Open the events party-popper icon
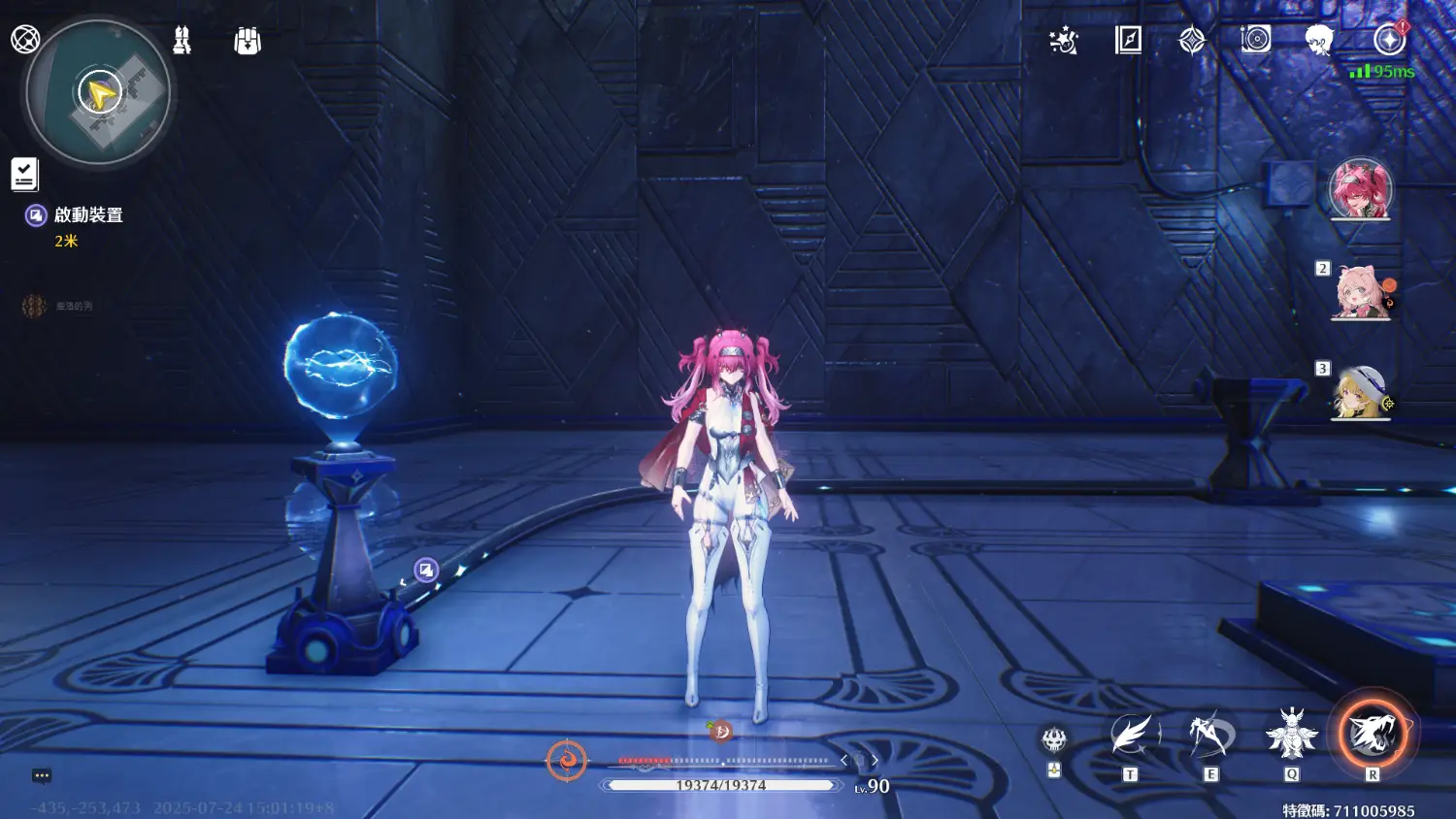This screenshot has width=1456, height=819. (x=1064, y=41)
